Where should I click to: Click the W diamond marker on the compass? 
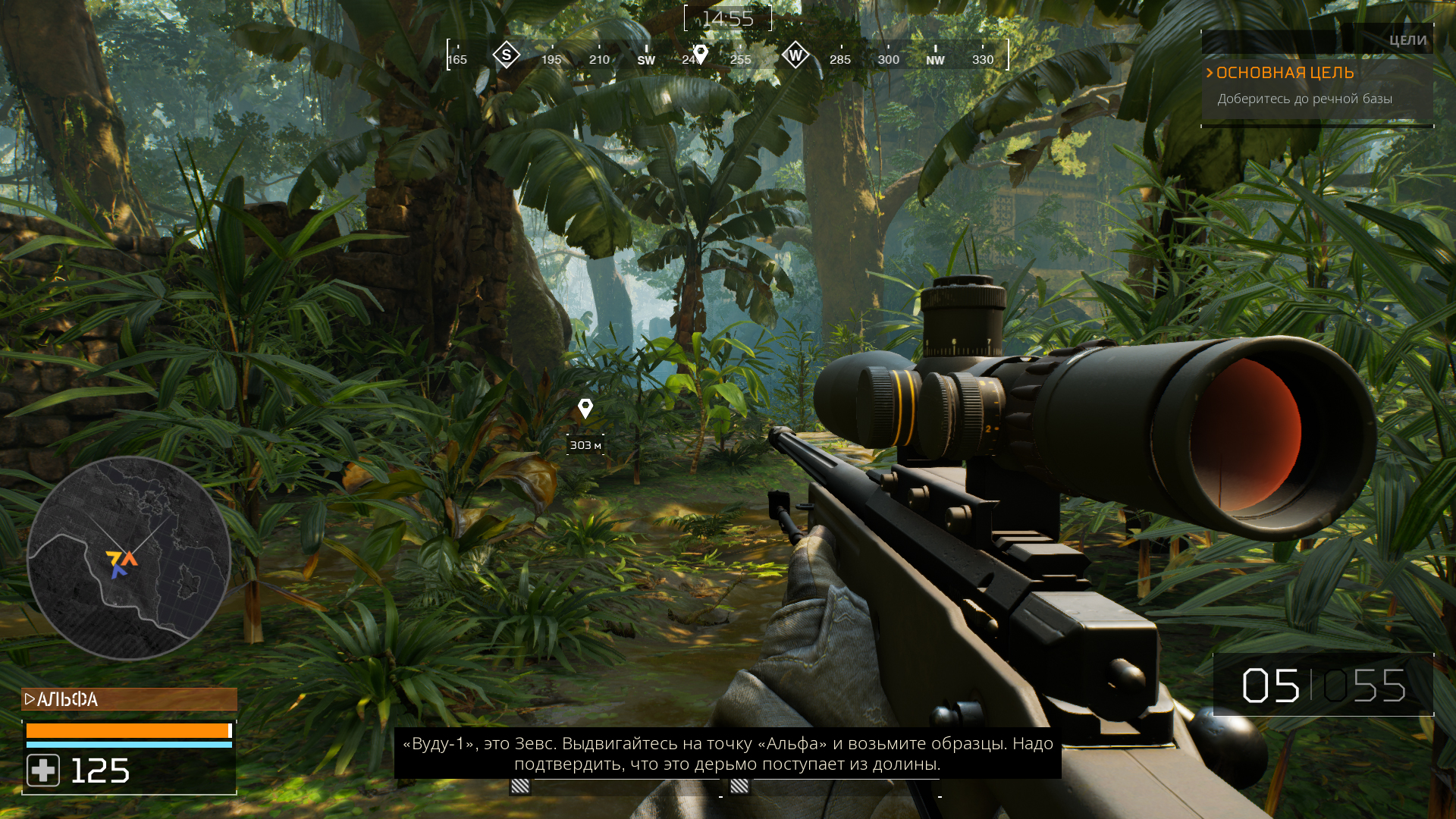795,54
